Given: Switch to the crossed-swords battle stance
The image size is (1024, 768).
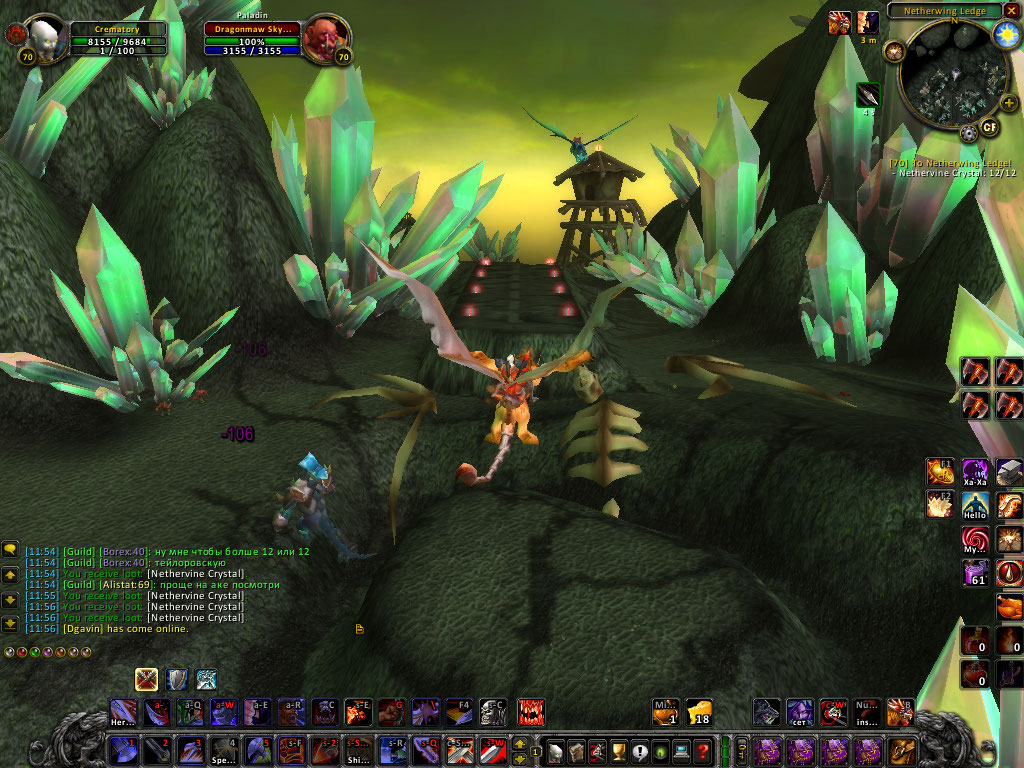Looking at the screenshot, I should [147, 680].
